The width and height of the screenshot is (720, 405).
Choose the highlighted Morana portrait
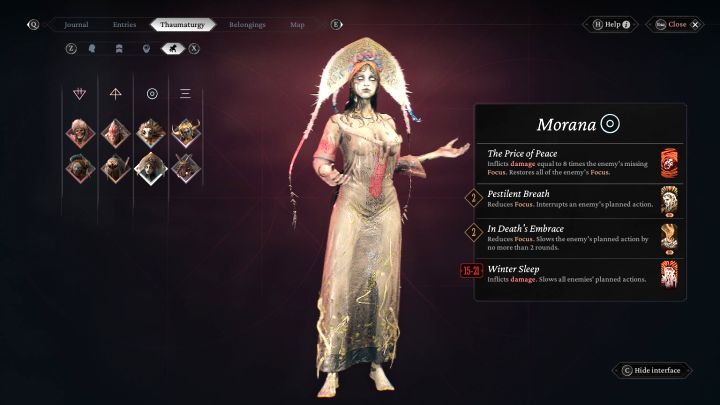150,166
